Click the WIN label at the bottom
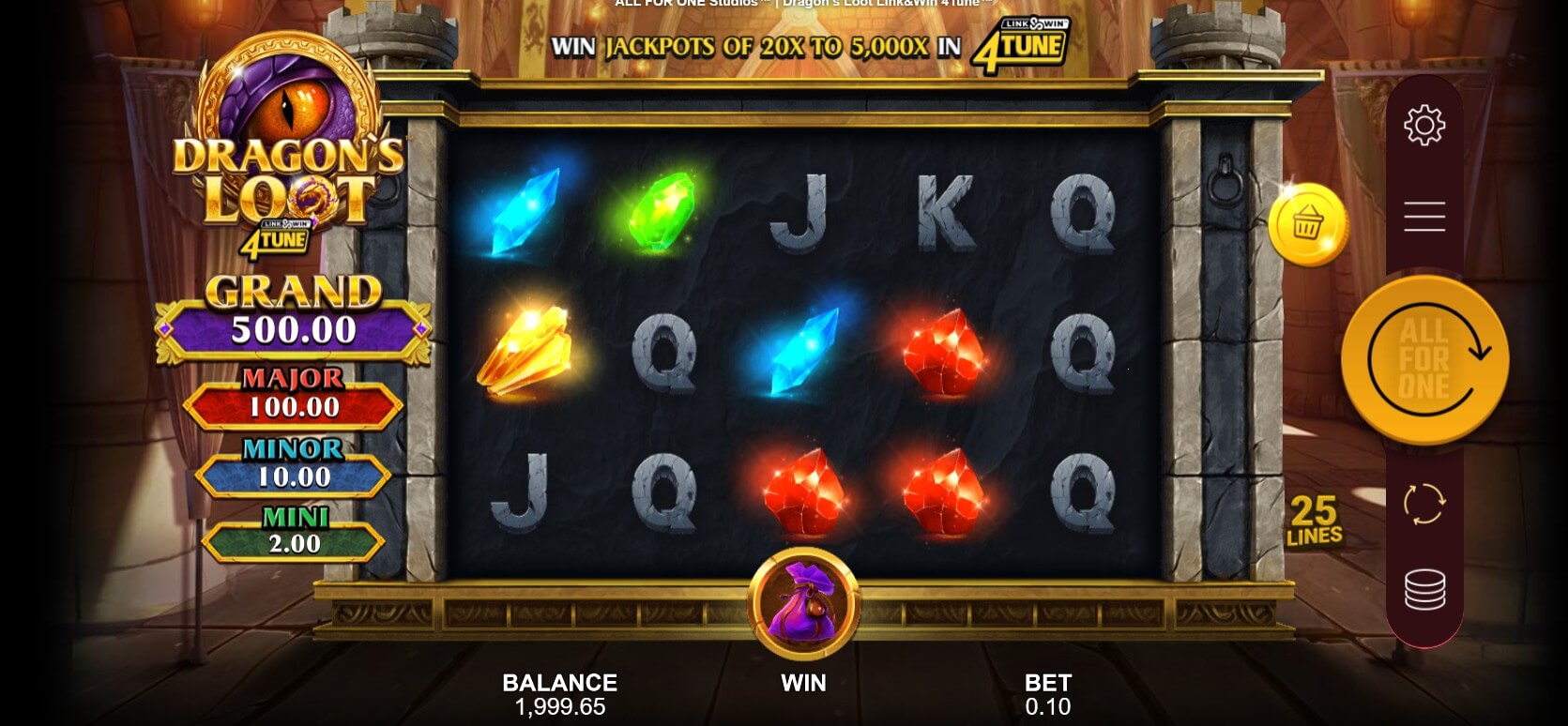The height and width of the screenshot is (726, 1568). [x=803, y=683]
